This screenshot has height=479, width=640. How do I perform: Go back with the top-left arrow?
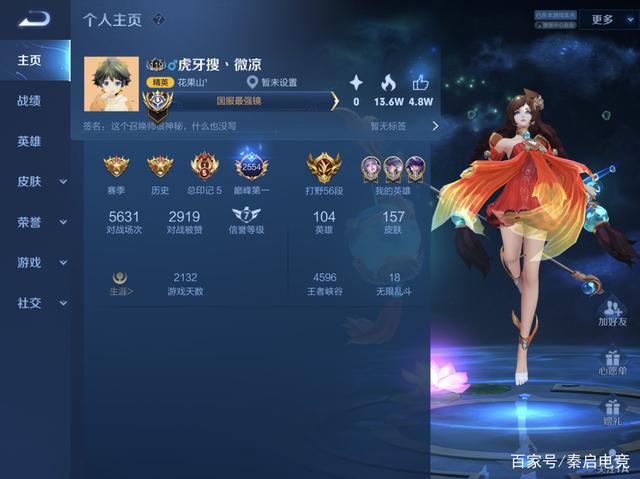tap(34, 19)
